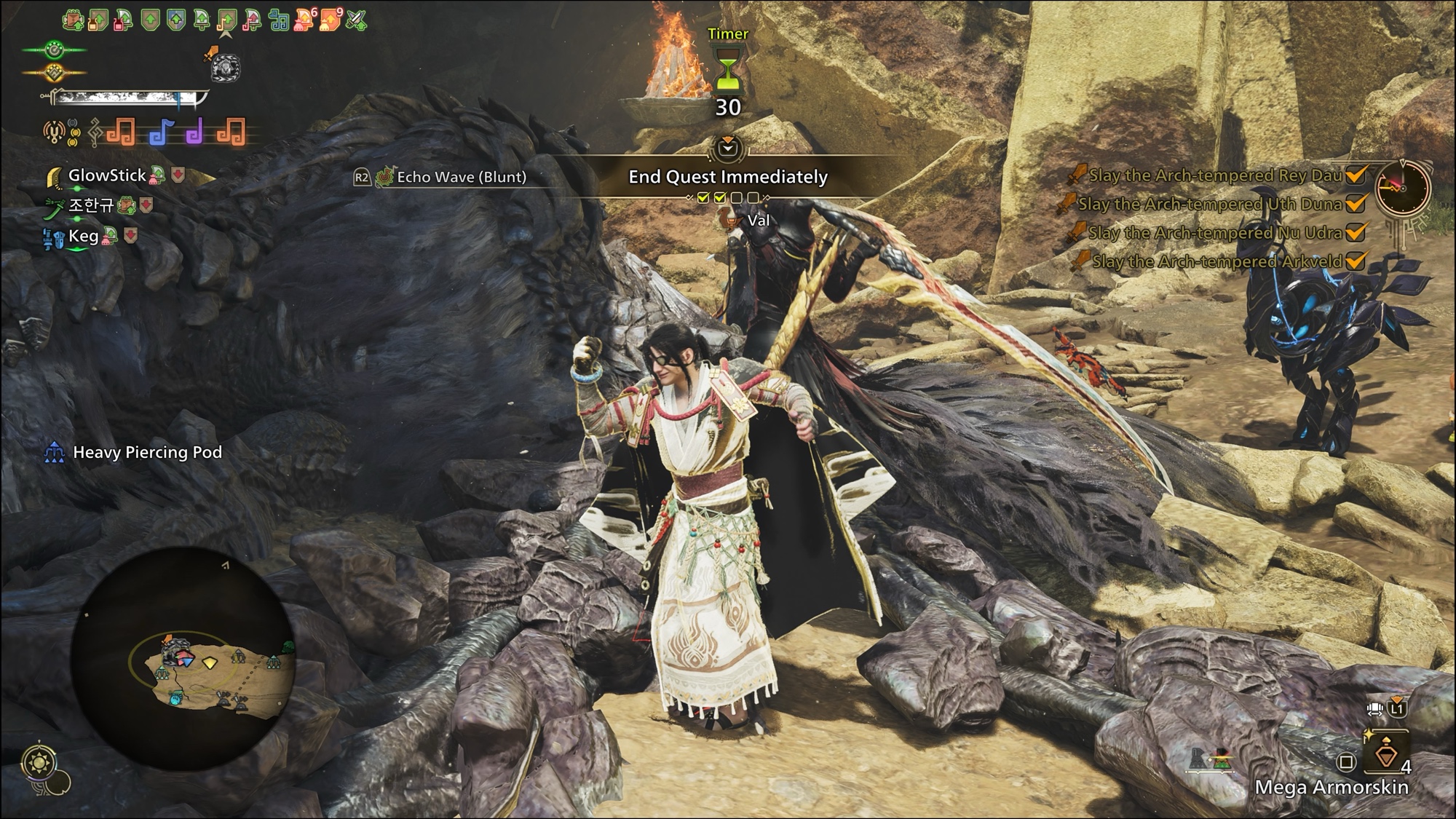
Task: Select End Quest Immediately prompt
Action: click(x=727, y=177)
